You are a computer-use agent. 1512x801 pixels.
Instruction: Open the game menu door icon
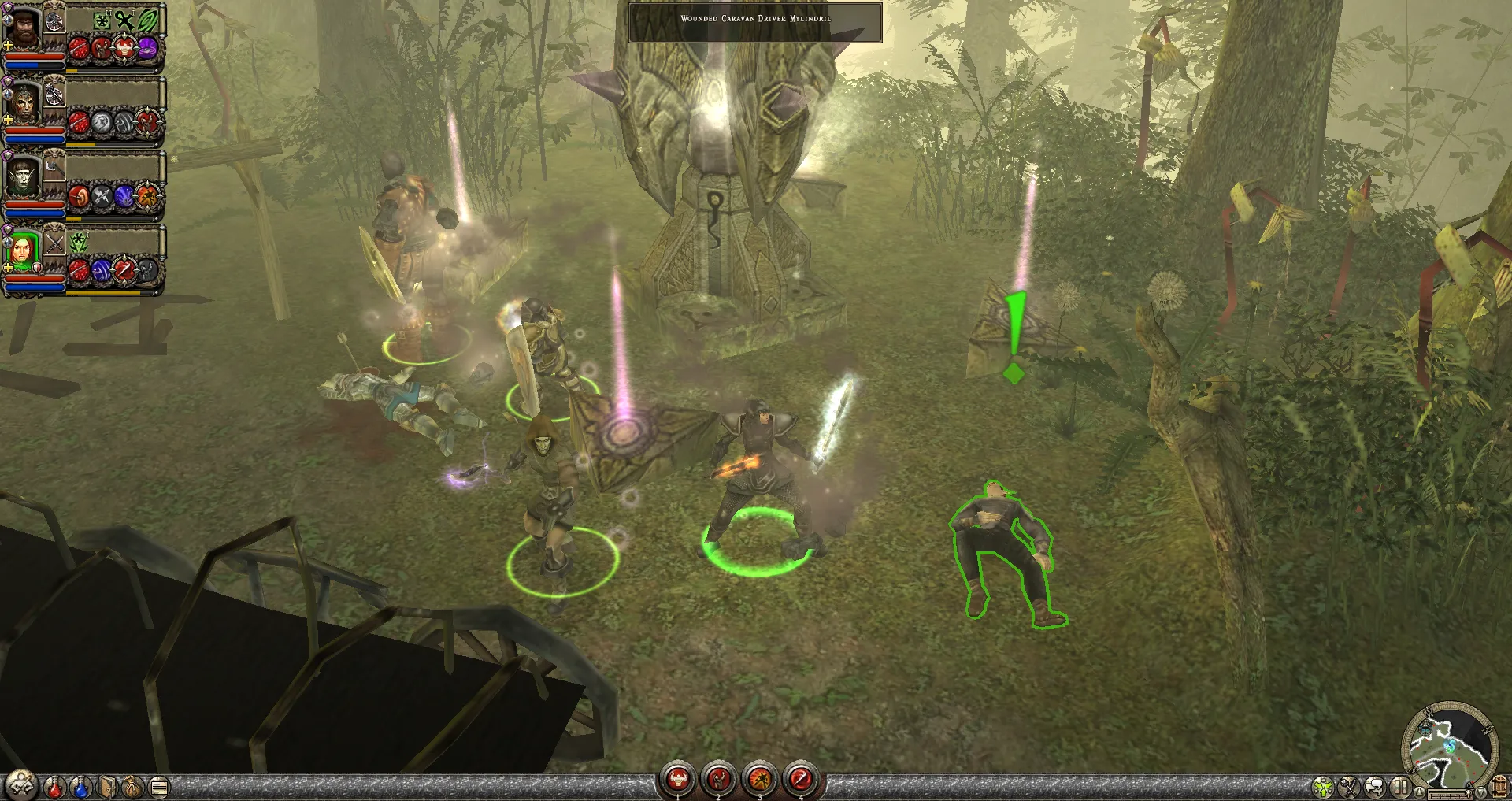pyautogui.click(x=1499, y=787)
